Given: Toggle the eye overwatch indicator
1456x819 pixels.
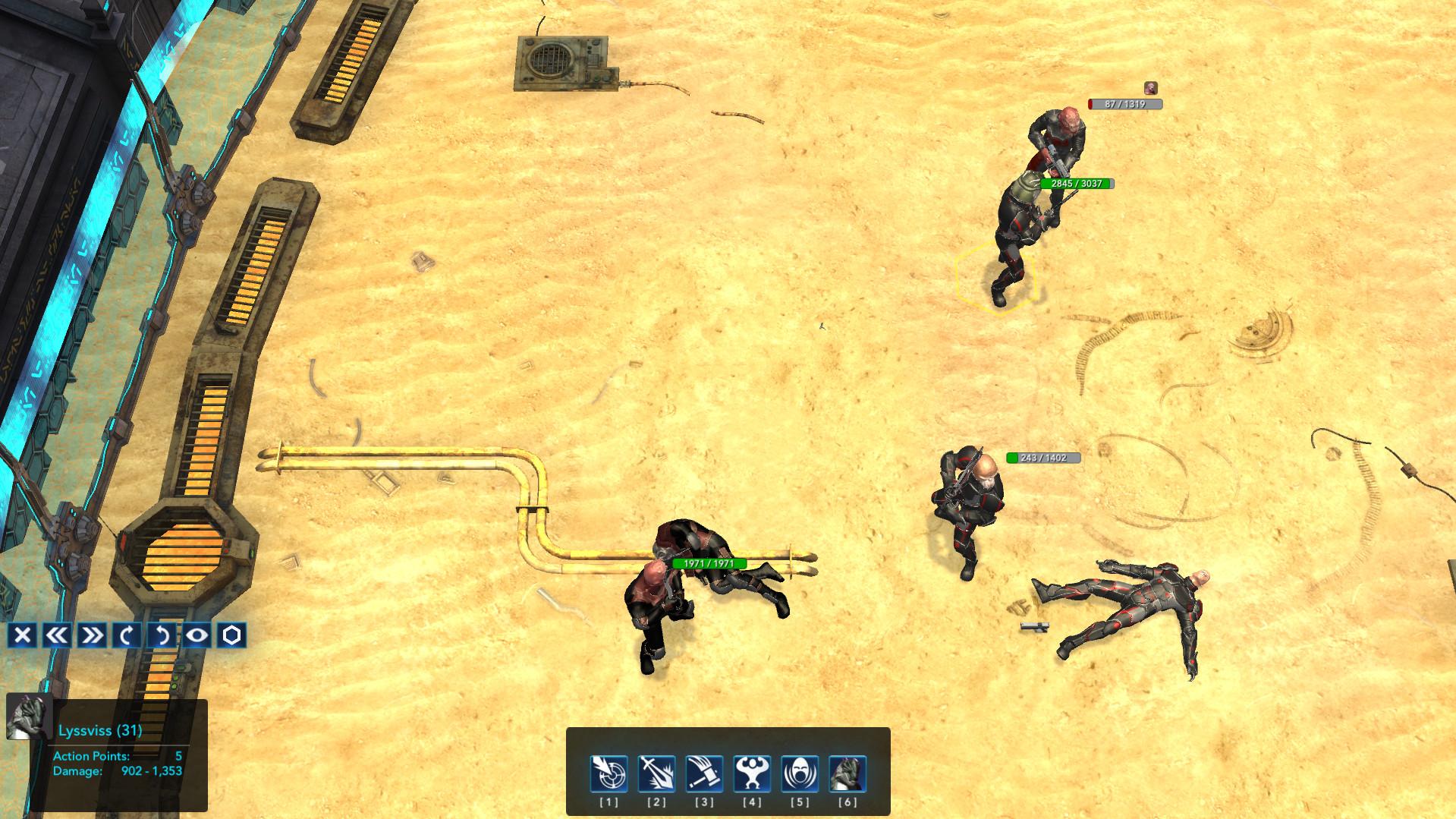Looking at the screenshot, I should [x=197, y=634].
